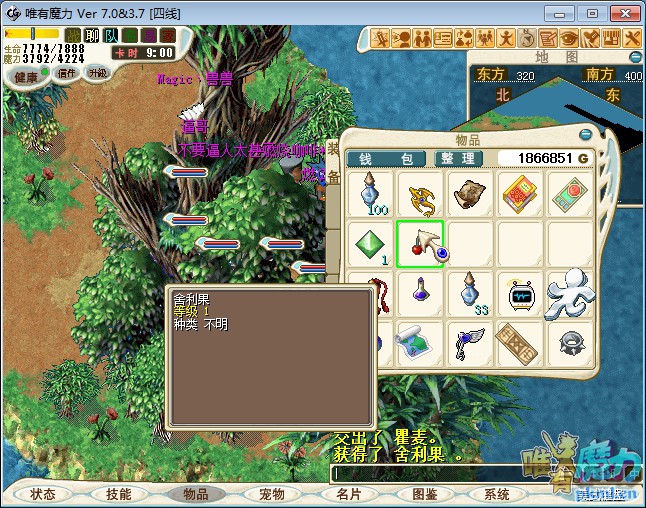Open the 状态 status menu
The width and height of the screenshot is (646, 508).
coord(43,494)
